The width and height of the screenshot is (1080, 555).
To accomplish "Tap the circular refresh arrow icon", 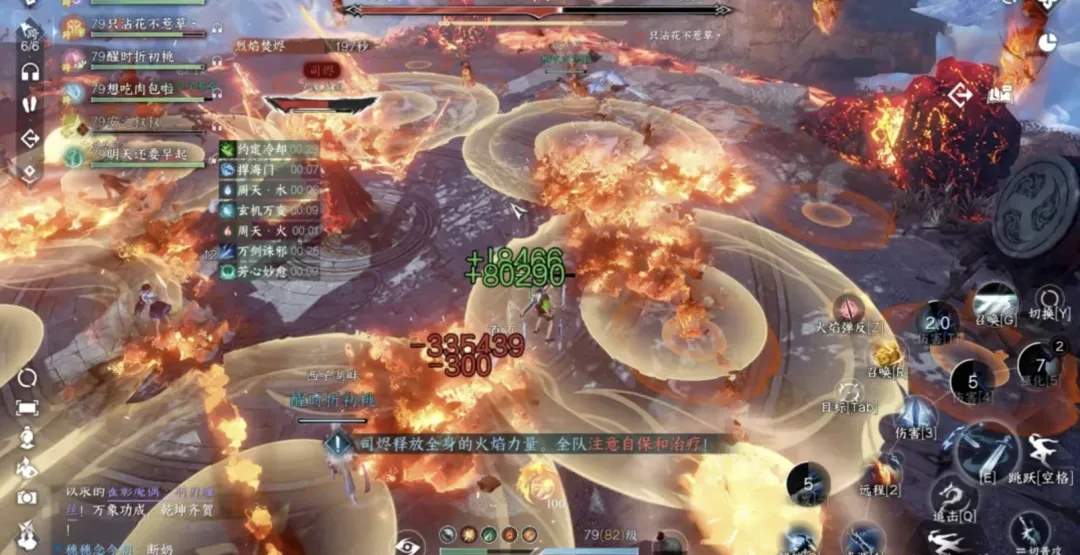I will coord(27,377).
